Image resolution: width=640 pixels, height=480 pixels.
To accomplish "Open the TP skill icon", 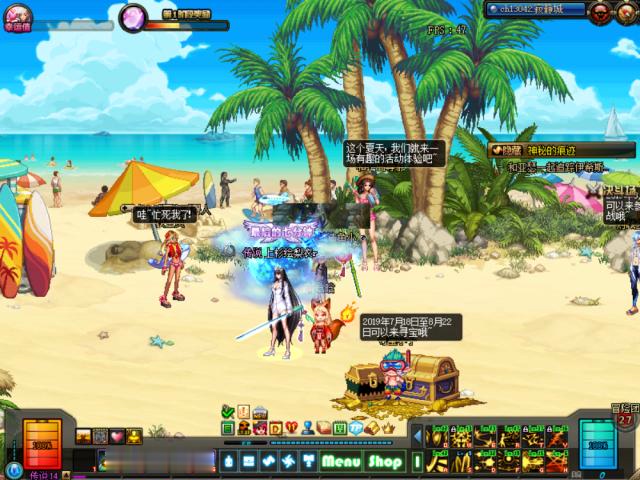I will (355, 428).
